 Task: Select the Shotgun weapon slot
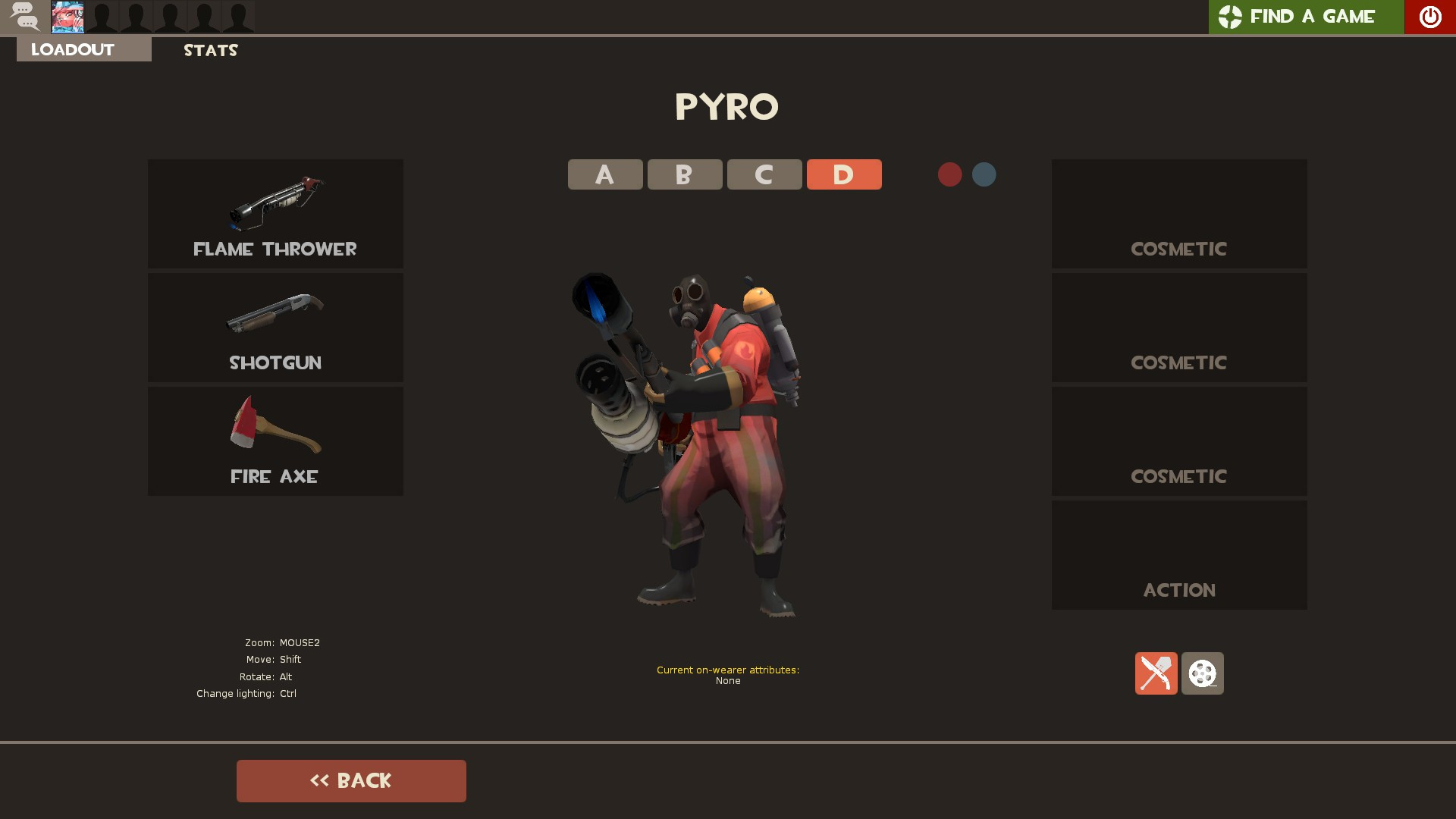[275, 327]
